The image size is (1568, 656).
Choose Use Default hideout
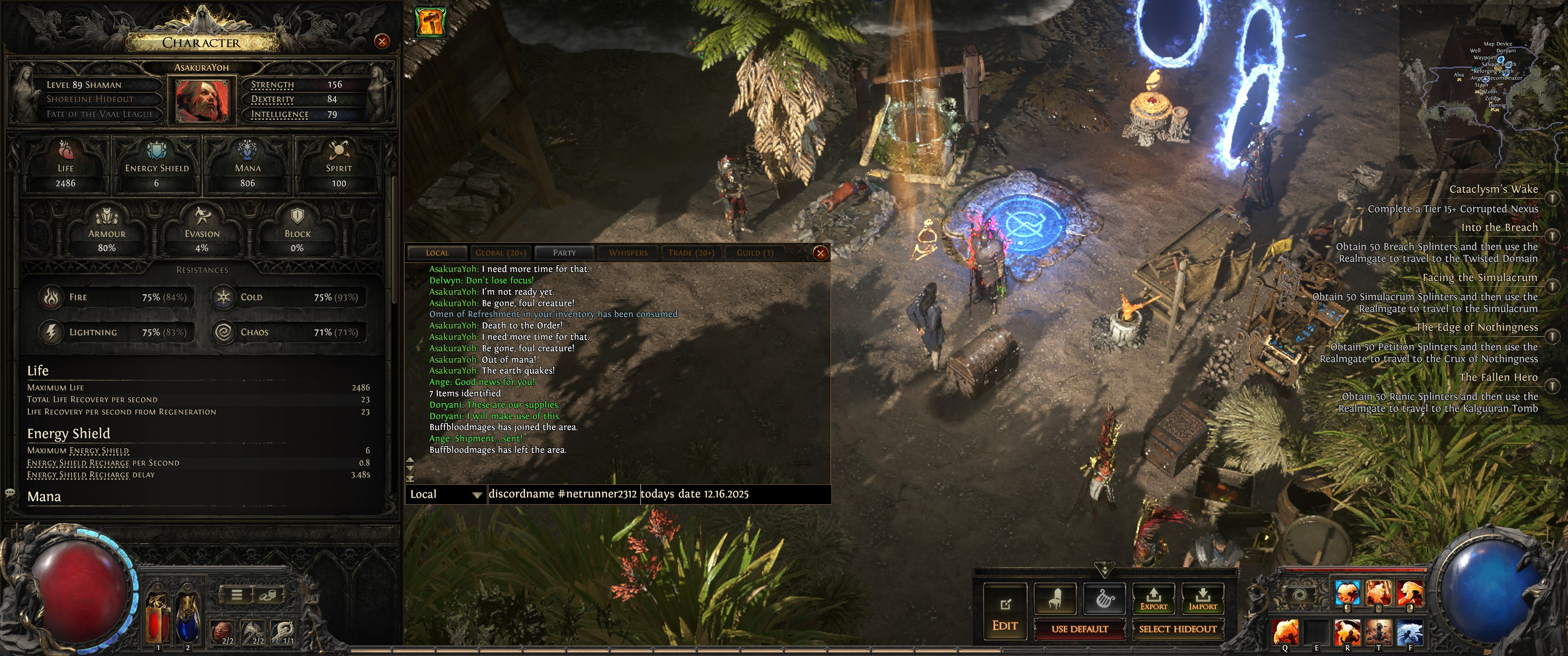click(1079, 629)
